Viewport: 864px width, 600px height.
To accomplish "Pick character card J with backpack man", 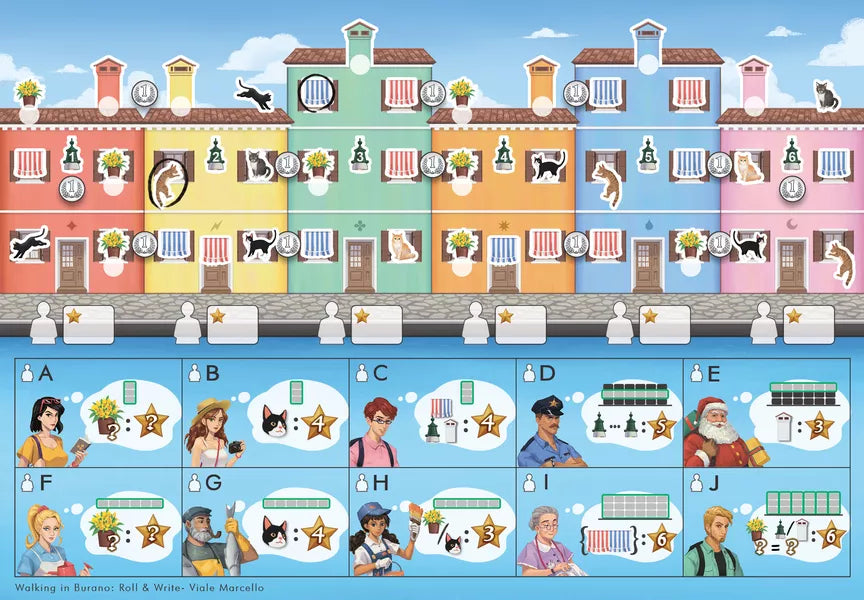I will click(765, 526).
